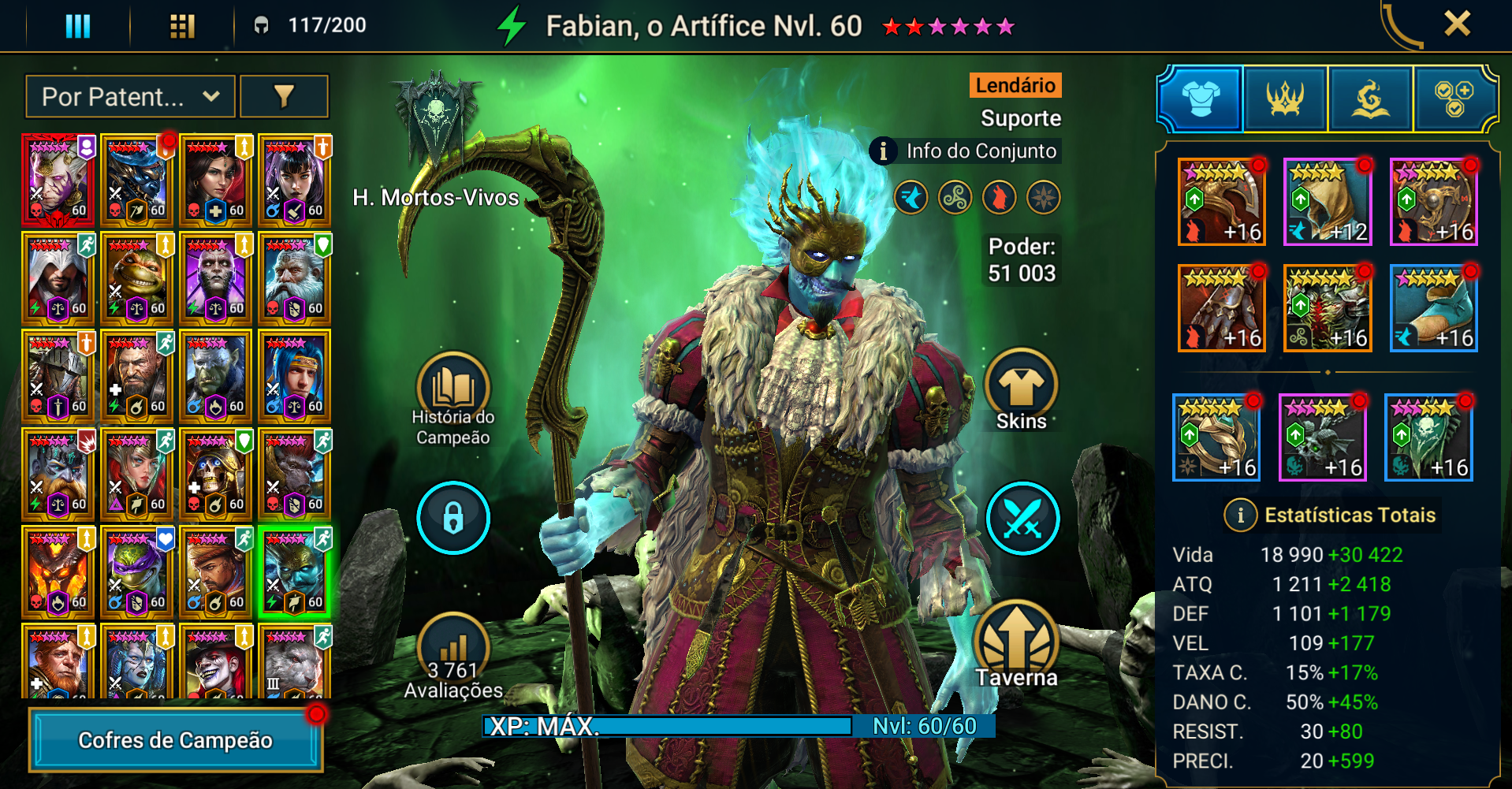Open Cofres de Campeão
Screen dimensions: 1512x789
coord(176,739)
